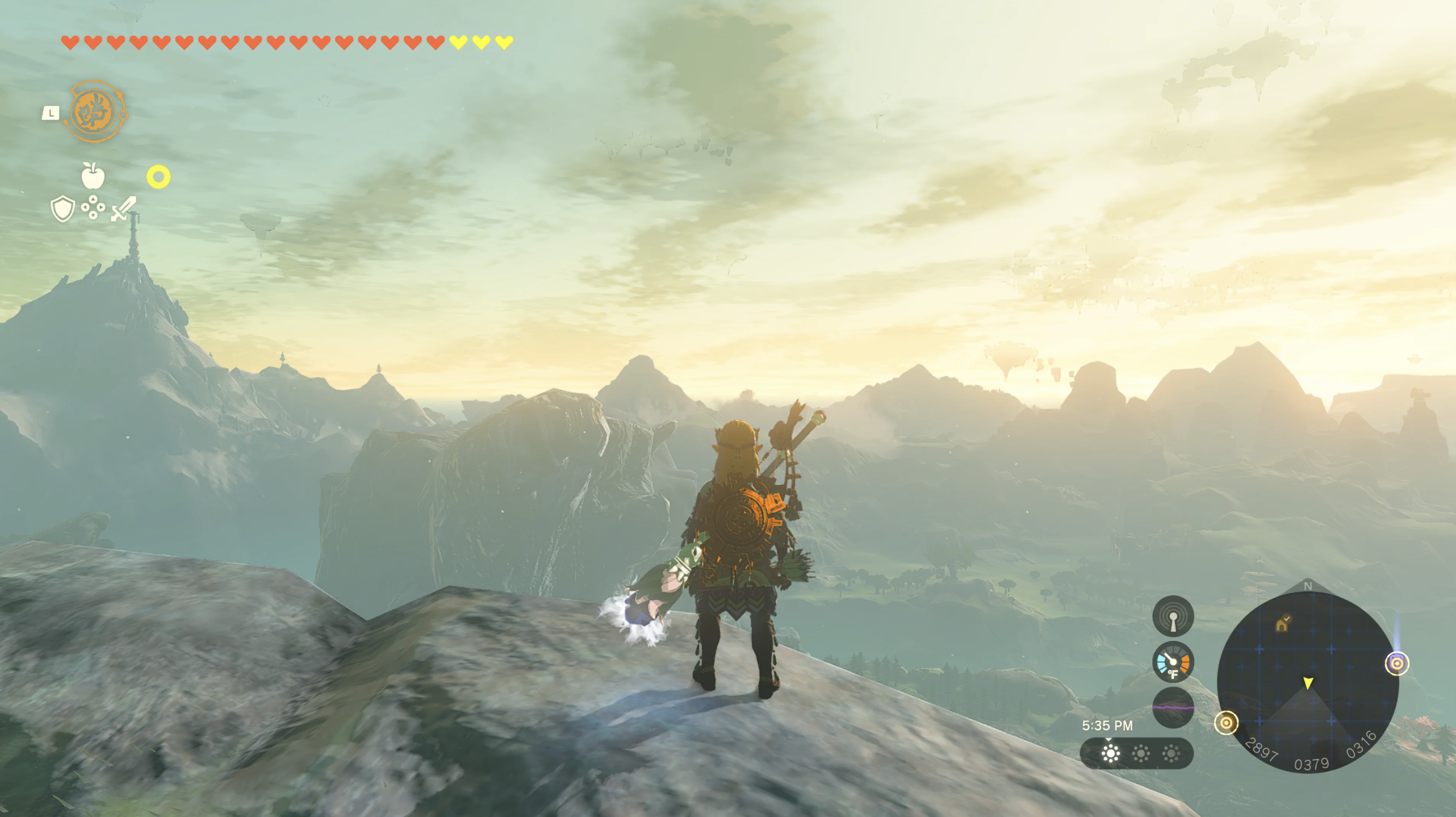
Task: Select the apple materials quick-slot icon
Action: (x=93, y=176)
